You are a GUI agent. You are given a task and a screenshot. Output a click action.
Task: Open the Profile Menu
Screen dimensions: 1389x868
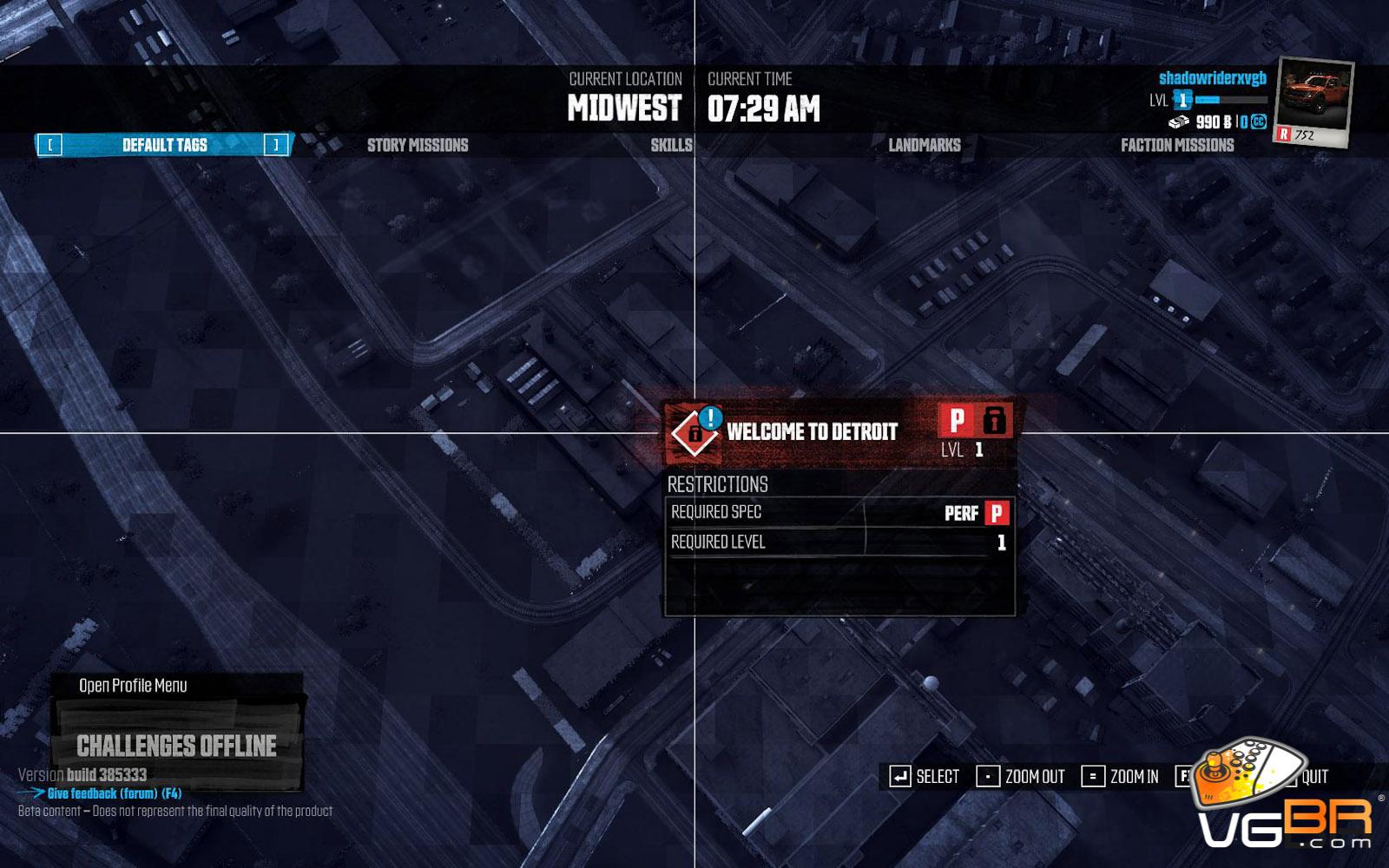click(133, 686)
